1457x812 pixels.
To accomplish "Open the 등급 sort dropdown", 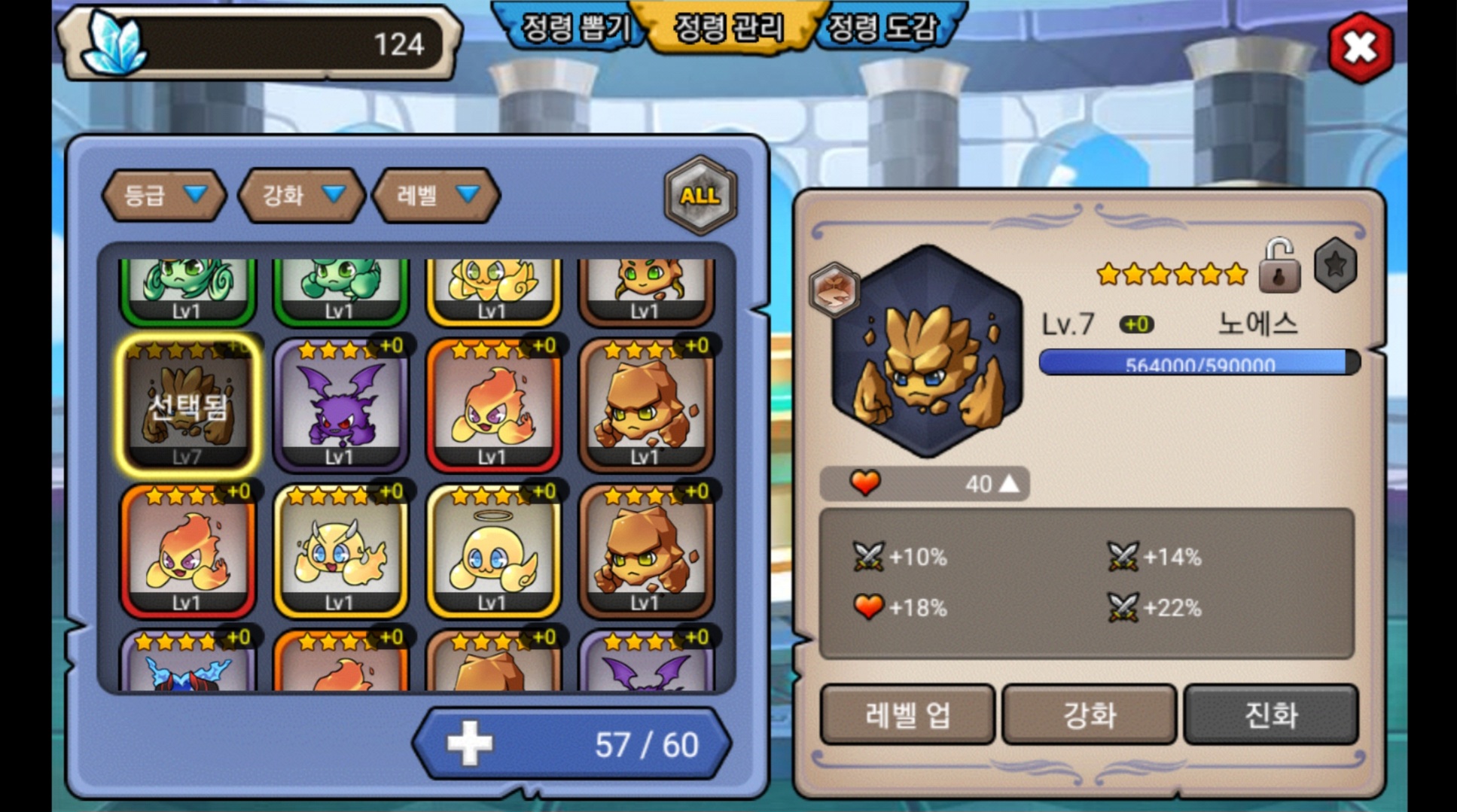I will (164, 196).
